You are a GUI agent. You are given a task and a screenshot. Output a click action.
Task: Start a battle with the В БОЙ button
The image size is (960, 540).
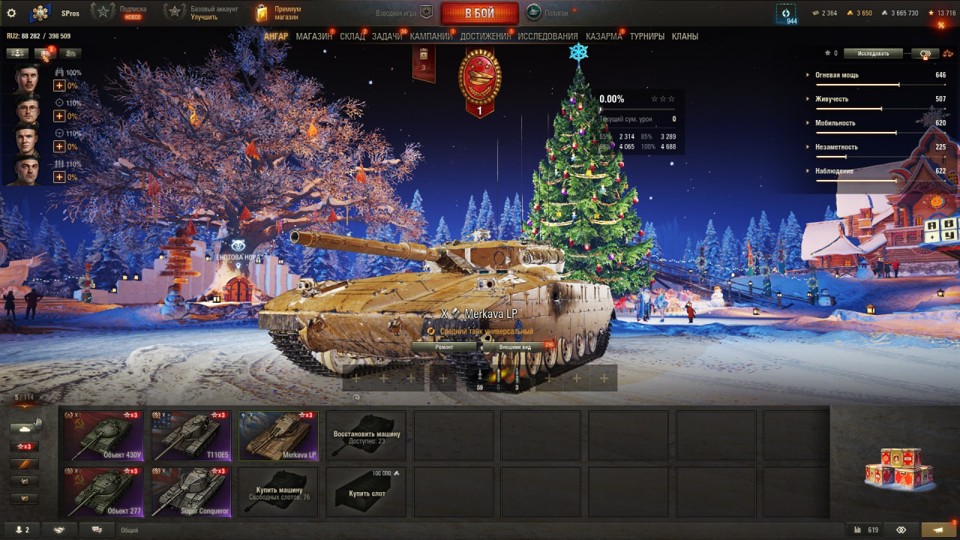479,13
